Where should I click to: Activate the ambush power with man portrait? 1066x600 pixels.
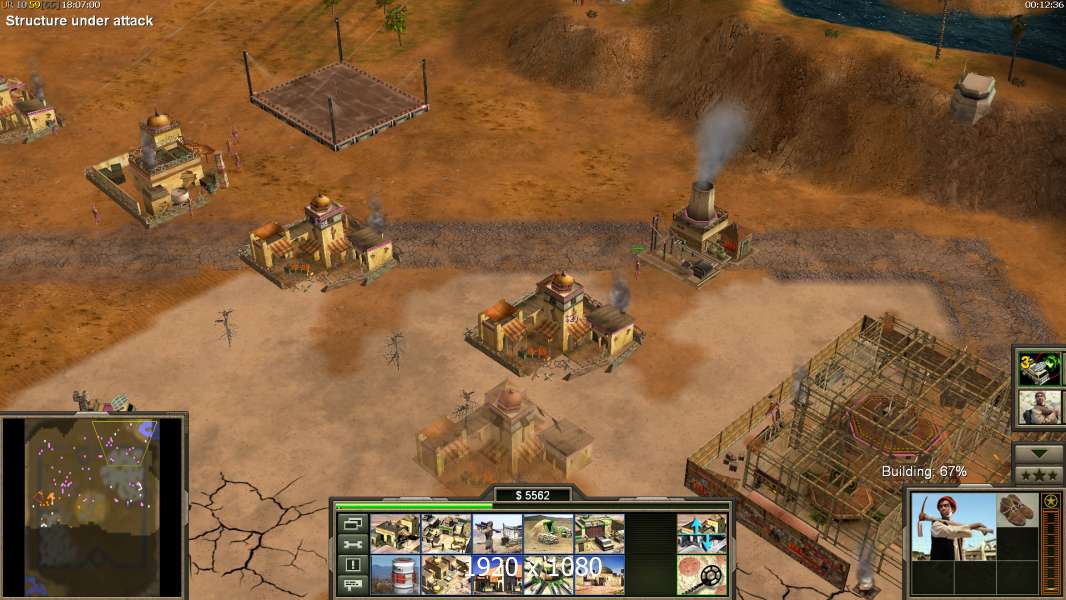click(1038, 407)
